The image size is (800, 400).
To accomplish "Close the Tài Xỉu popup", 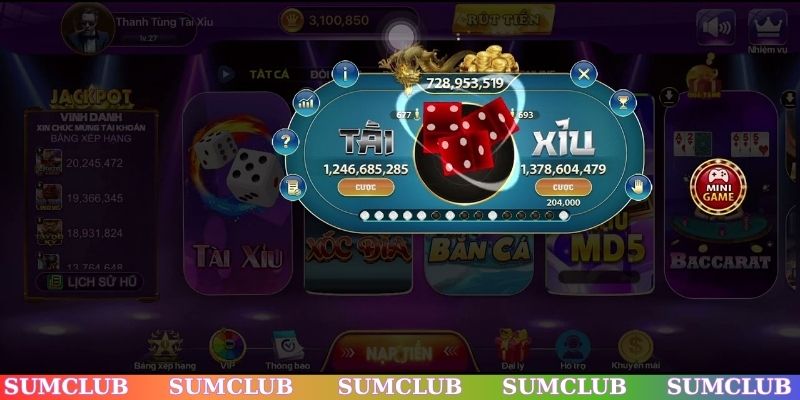I will 585,73.
